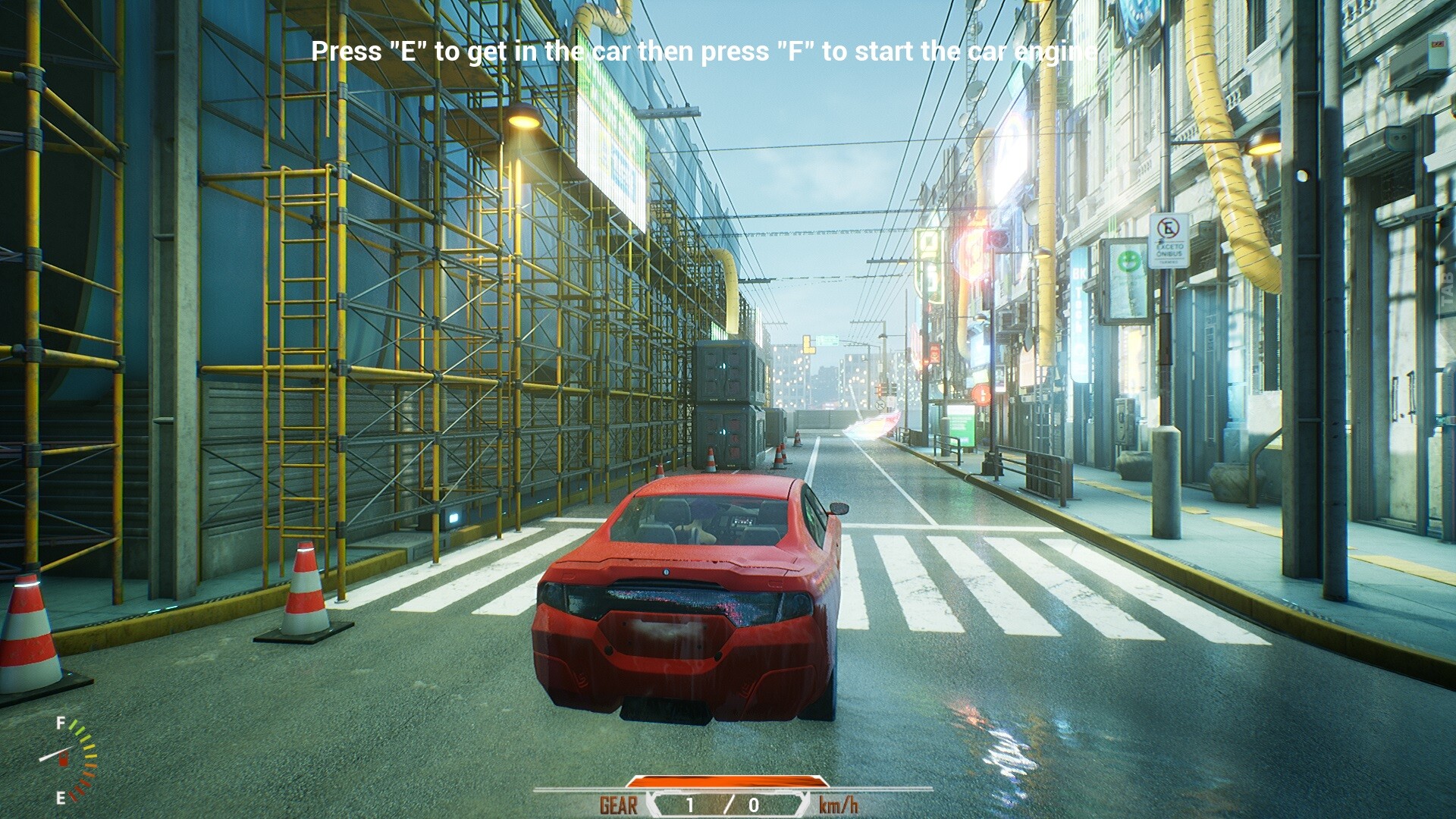
Task: Click the yellow streetlight above the scaffolding
Action: [x=523, y=121]
